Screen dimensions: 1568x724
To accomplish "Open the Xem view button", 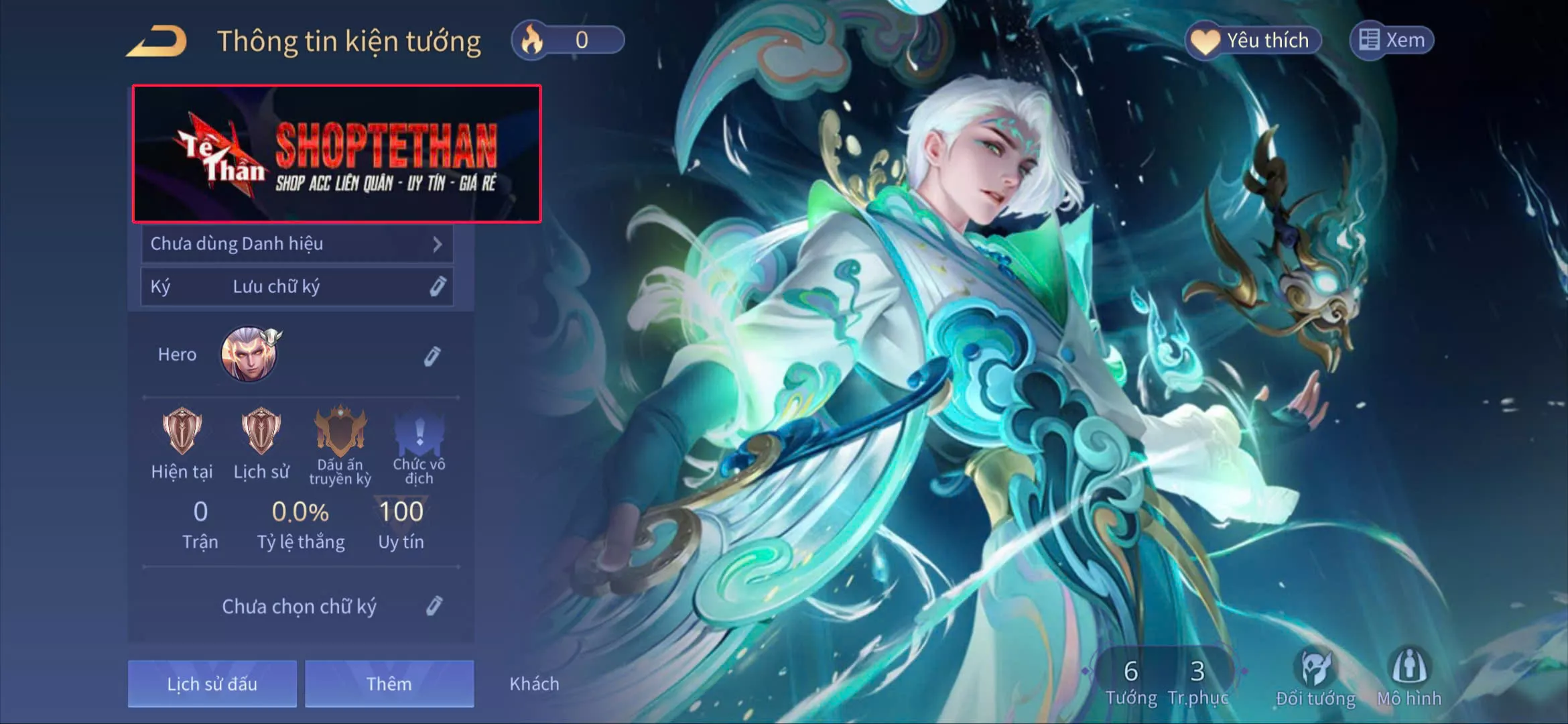I will [x=1392, y=40].
